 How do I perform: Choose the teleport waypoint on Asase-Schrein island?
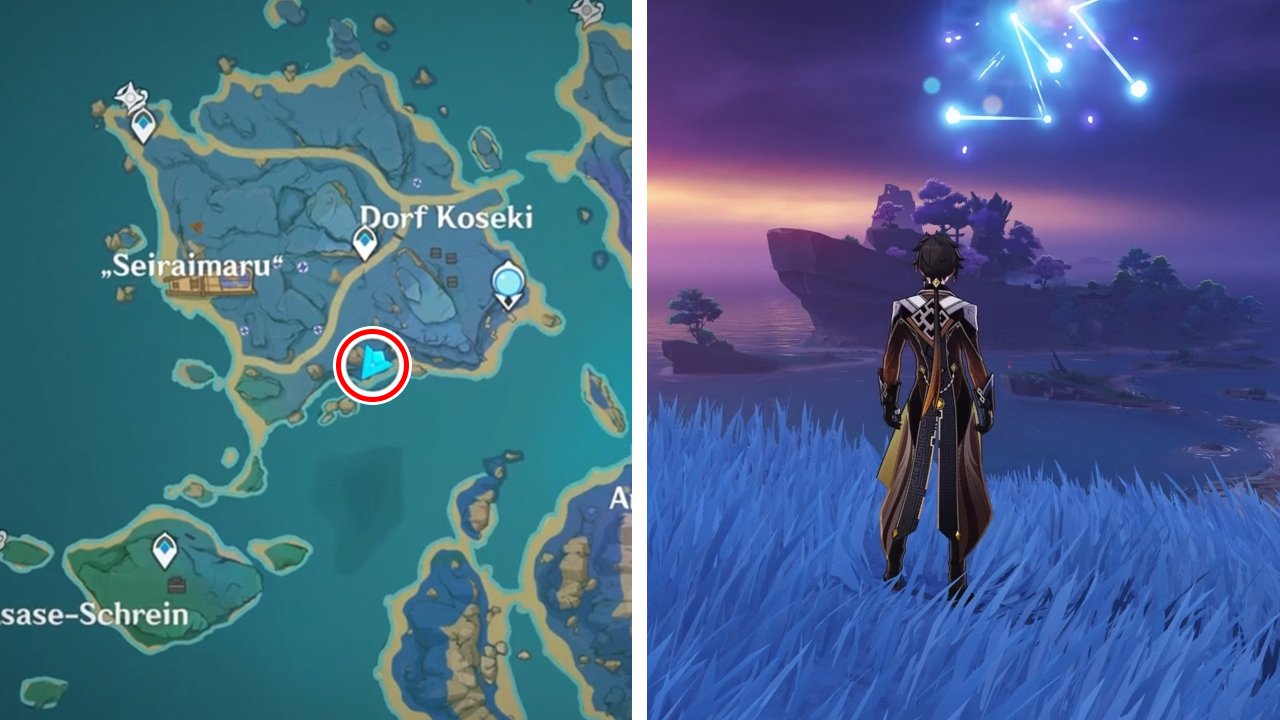tap(165, 548)
